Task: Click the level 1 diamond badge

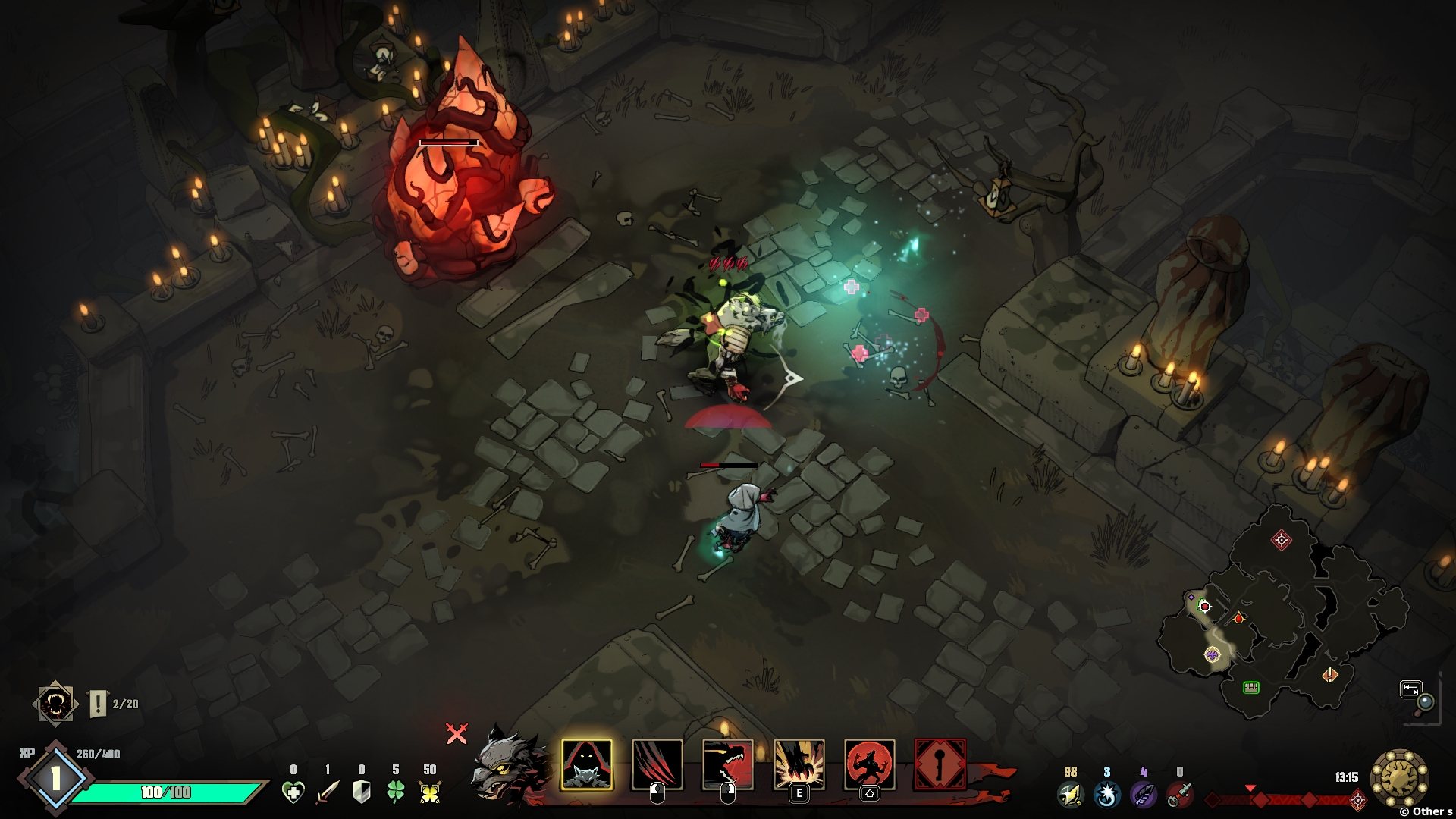Action: (x=55, y=778)
